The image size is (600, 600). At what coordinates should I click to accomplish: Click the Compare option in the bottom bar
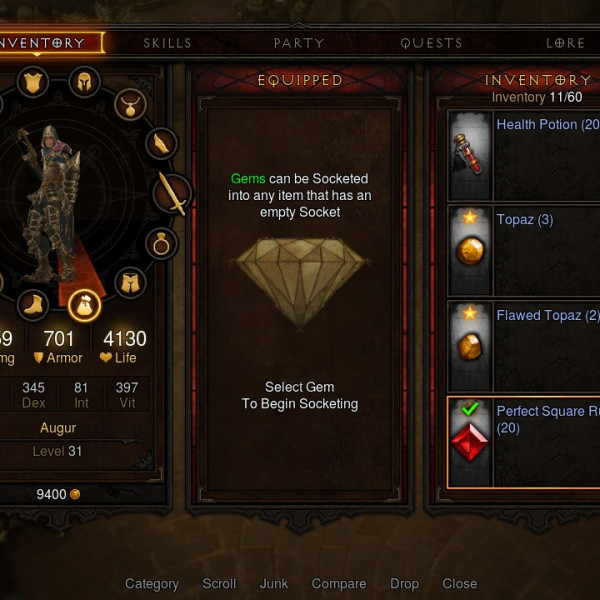[x=339, y=584]
